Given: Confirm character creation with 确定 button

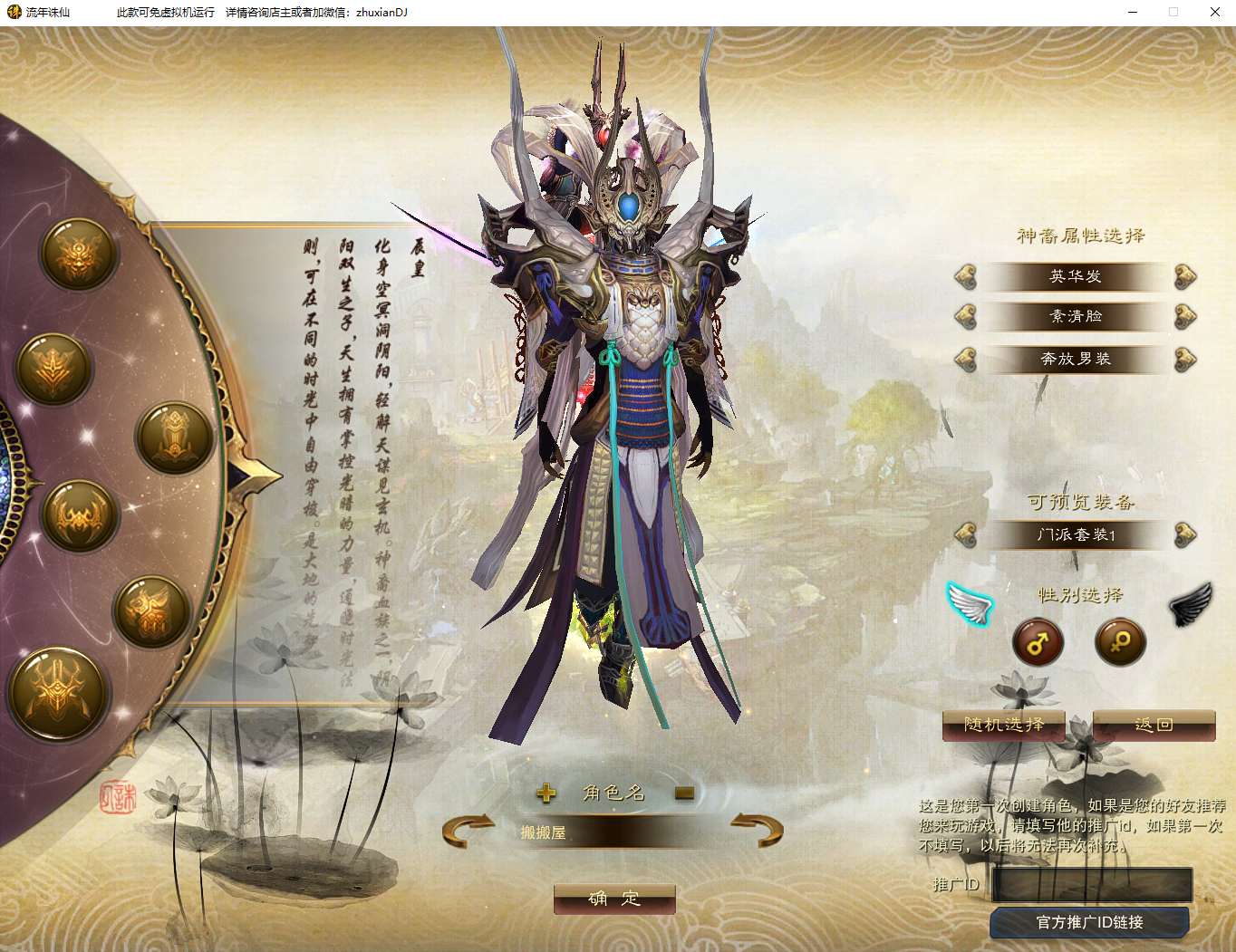Looking at the screenshot, I should click(x=614, y=899).
